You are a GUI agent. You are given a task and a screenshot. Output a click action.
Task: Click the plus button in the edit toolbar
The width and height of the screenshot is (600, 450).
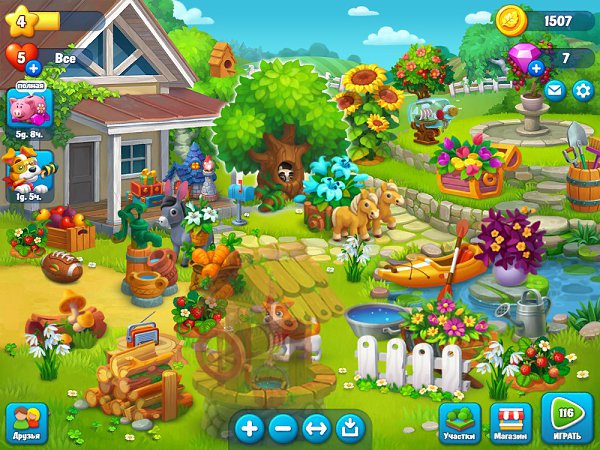click(x=249, y=429)
